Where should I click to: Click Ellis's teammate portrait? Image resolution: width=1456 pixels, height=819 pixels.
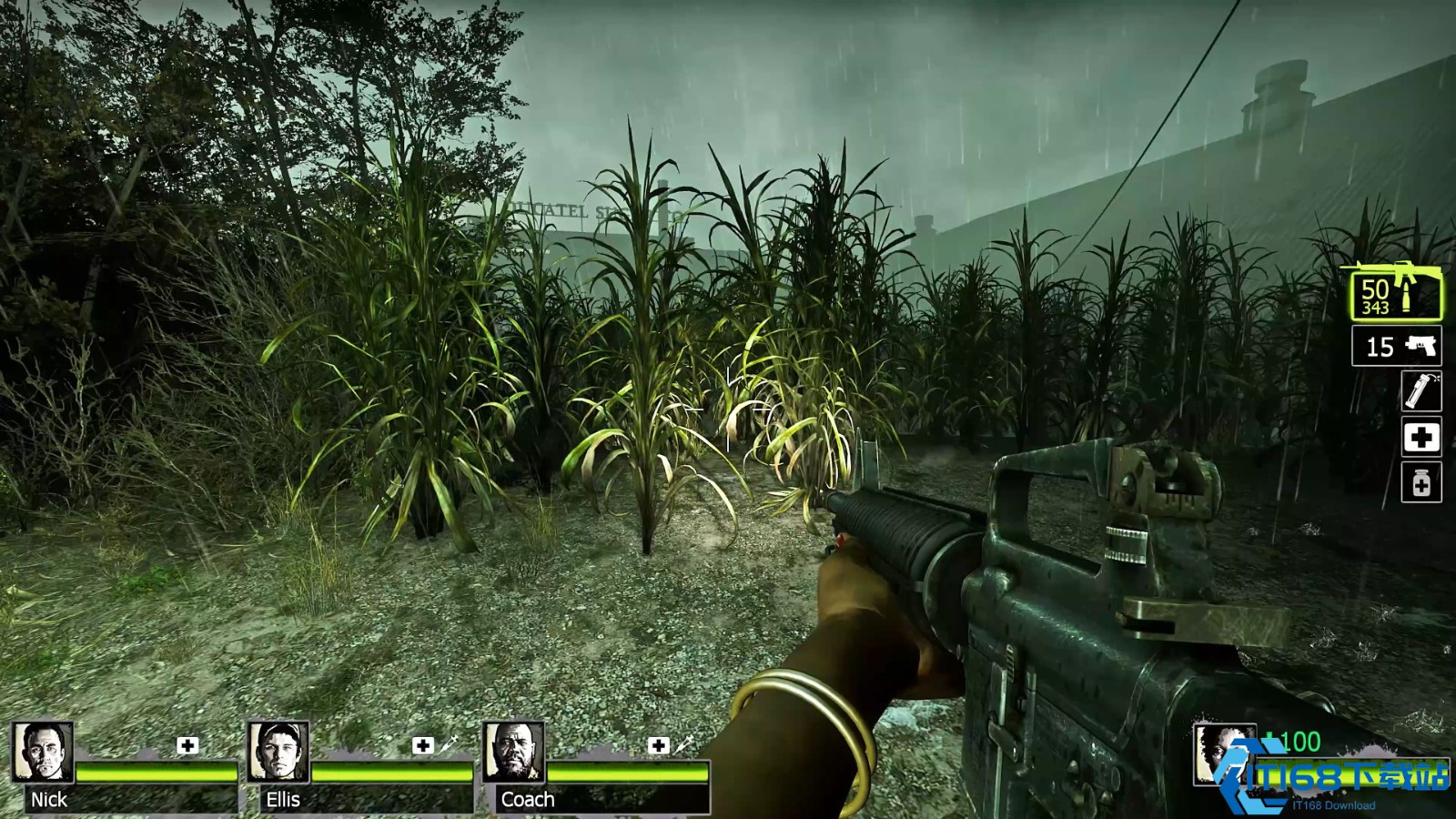tap(278, 753)
